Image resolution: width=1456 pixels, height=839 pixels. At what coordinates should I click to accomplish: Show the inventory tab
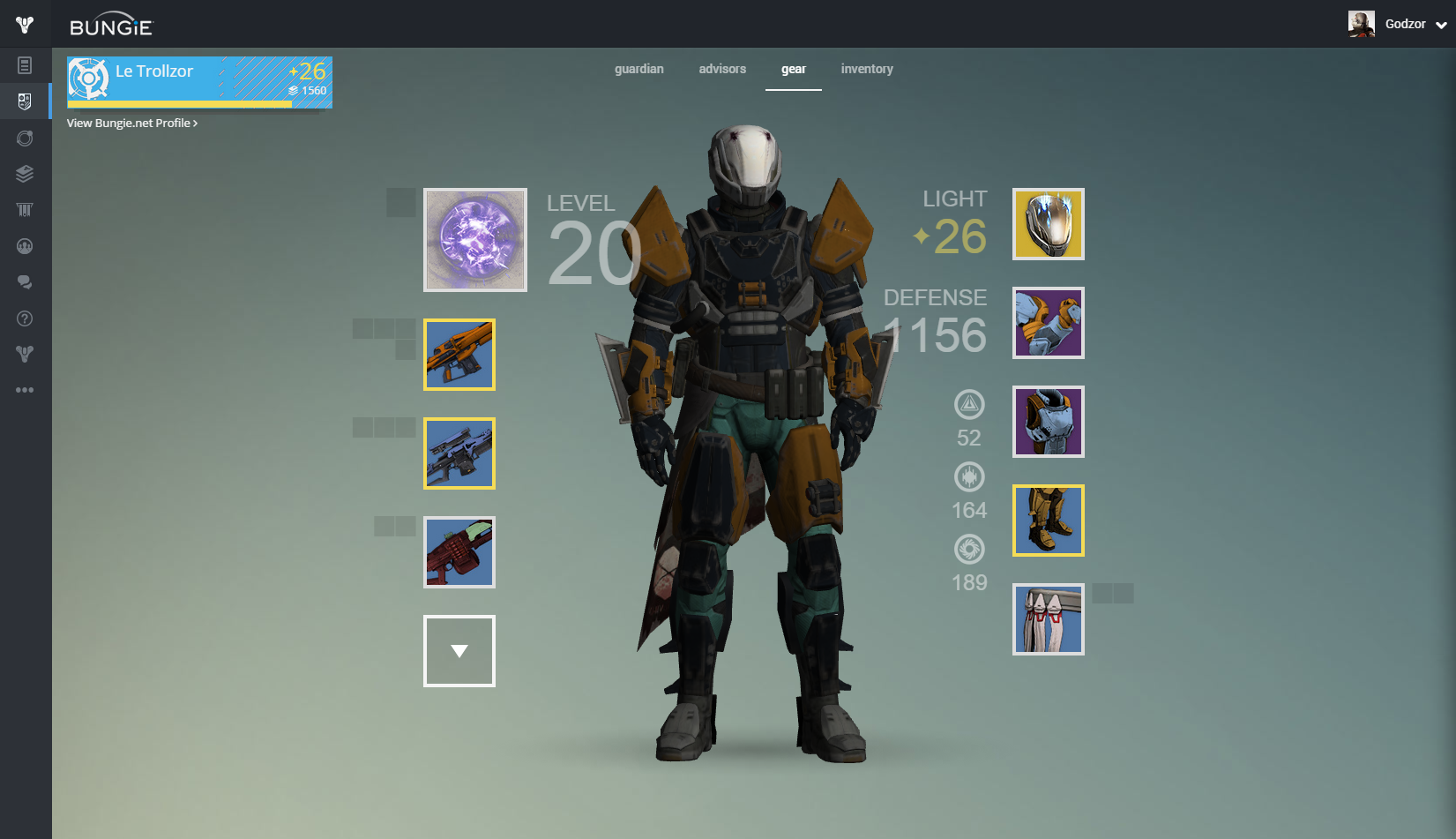click(x=867, y=69)
